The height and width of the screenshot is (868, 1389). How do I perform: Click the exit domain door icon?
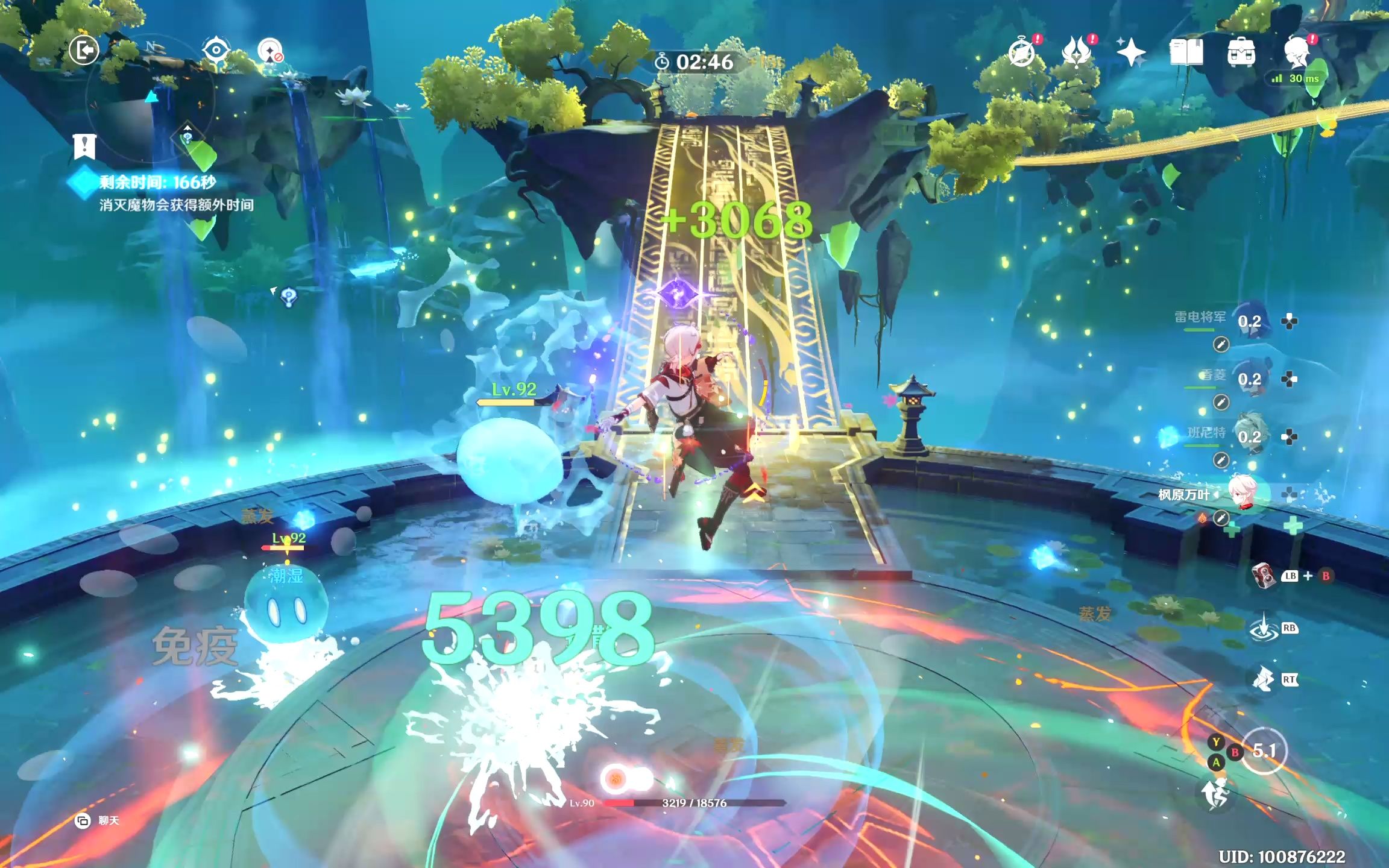[84, 50]
